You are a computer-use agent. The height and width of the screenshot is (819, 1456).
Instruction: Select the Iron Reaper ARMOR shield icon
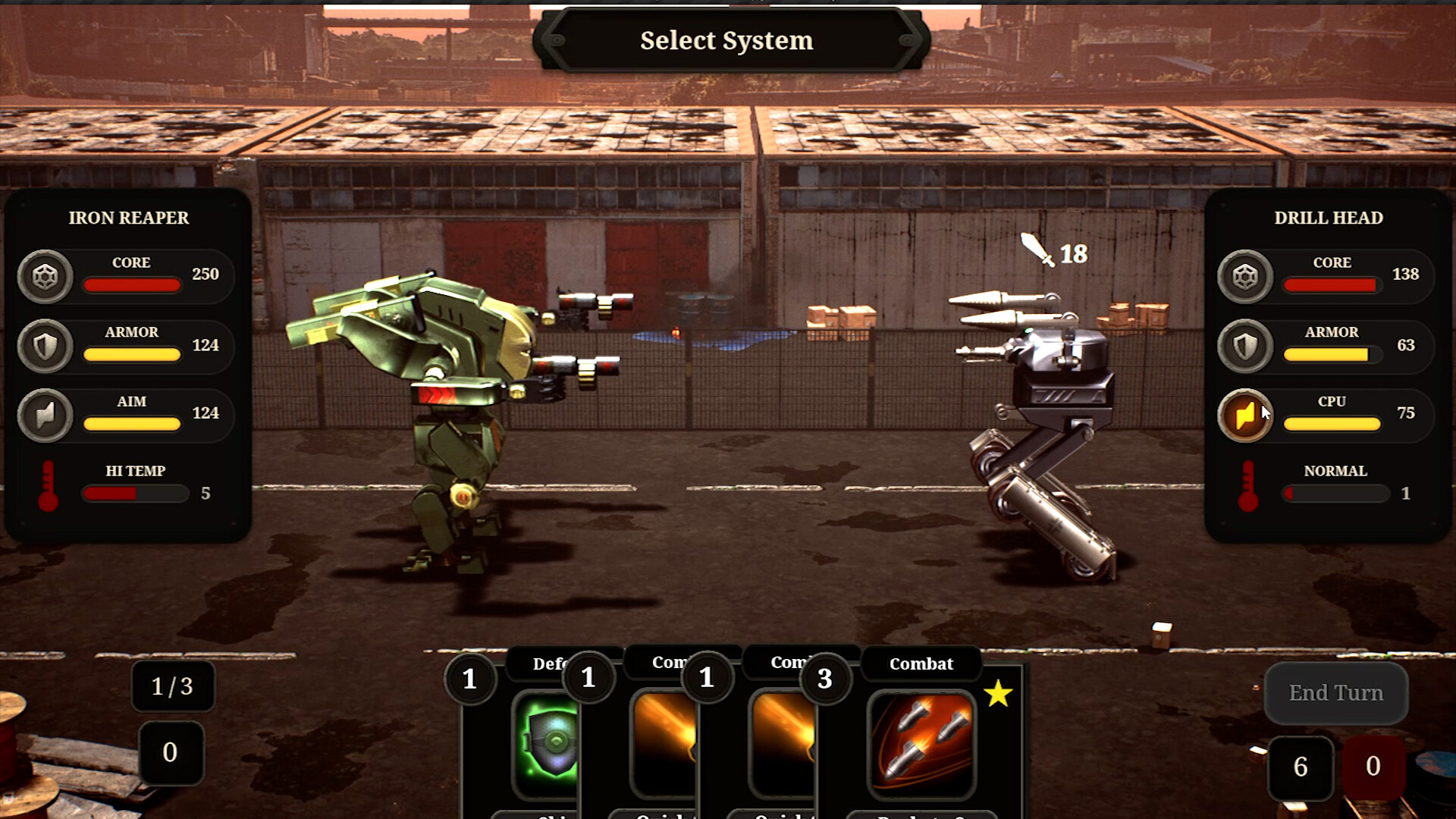coord(45,346)
